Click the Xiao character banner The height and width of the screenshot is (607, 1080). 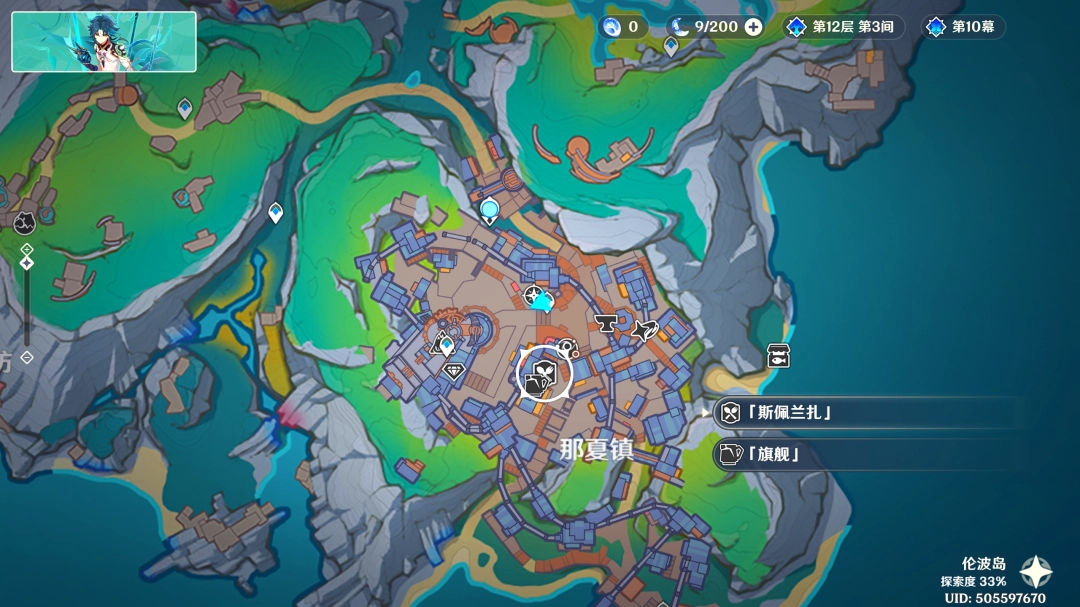(x=104, y=42)
